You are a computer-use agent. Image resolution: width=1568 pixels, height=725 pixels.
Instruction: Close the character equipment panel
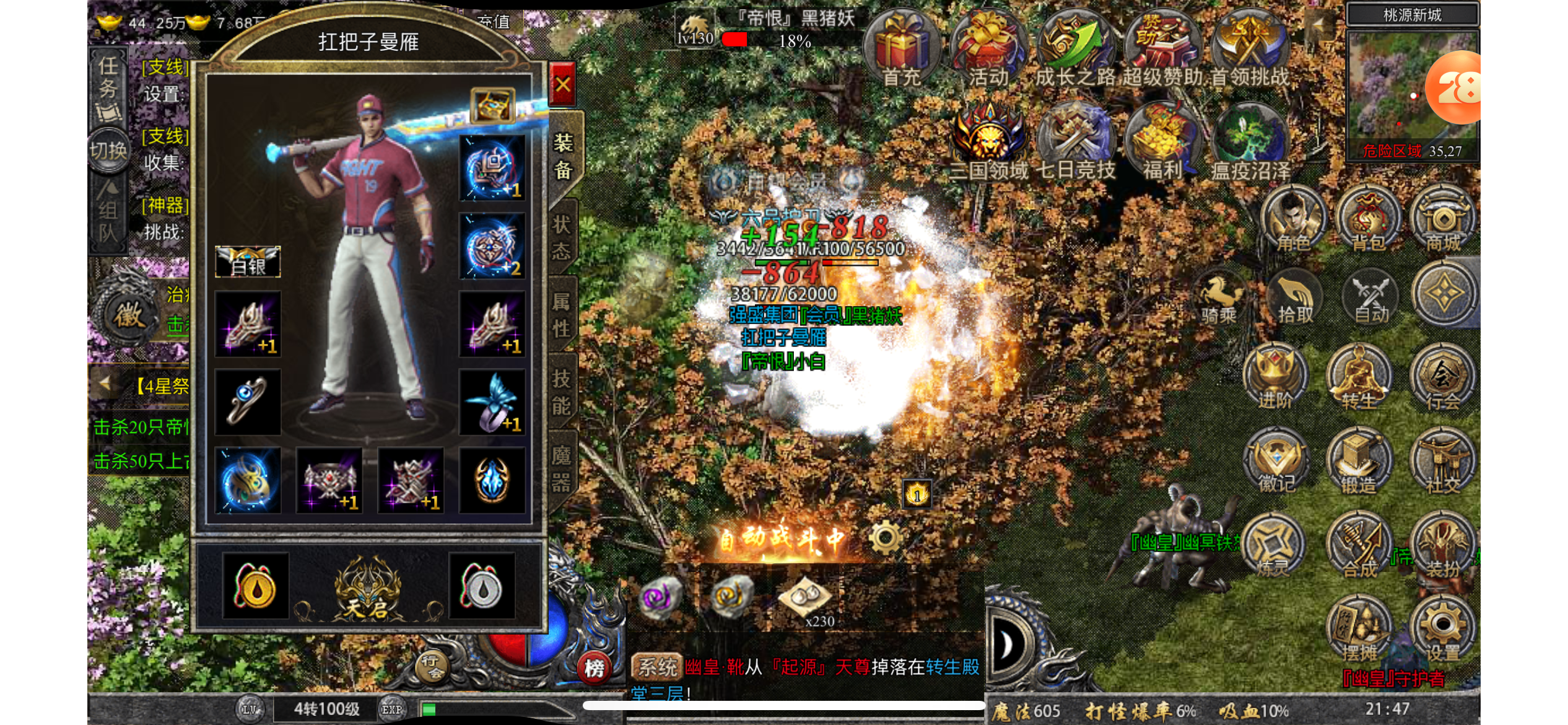[562, 85]
